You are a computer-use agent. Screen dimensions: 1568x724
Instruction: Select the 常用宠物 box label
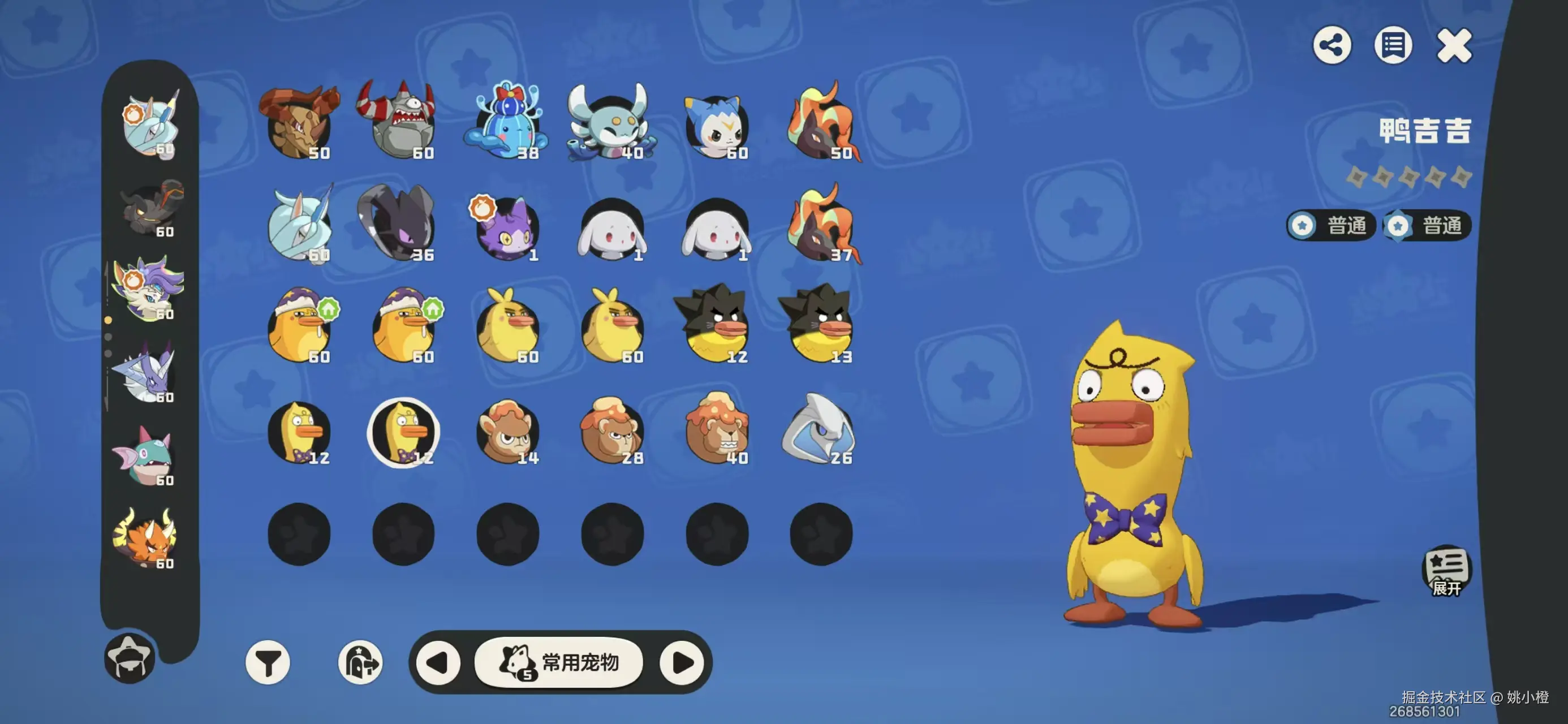559,662
